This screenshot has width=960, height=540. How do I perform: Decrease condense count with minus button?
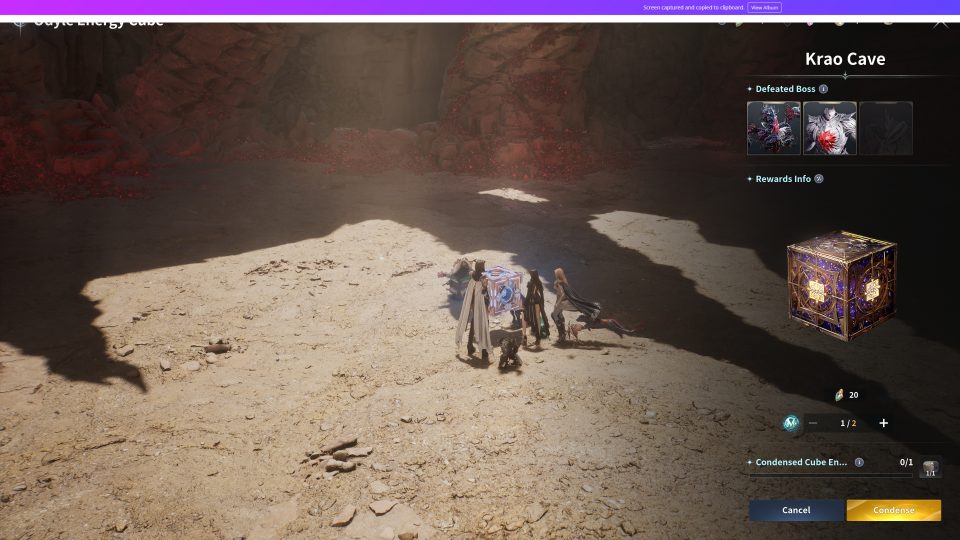pos(813,423)
